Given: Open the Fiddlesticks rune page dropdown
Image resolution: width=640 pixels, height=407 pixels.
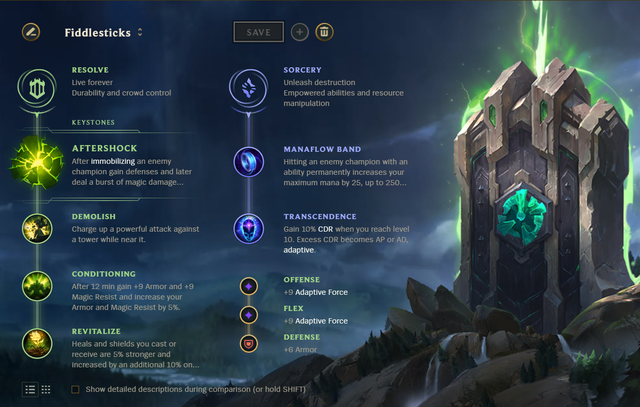Looking at the screenshot, I should click(x=140, y=32).
